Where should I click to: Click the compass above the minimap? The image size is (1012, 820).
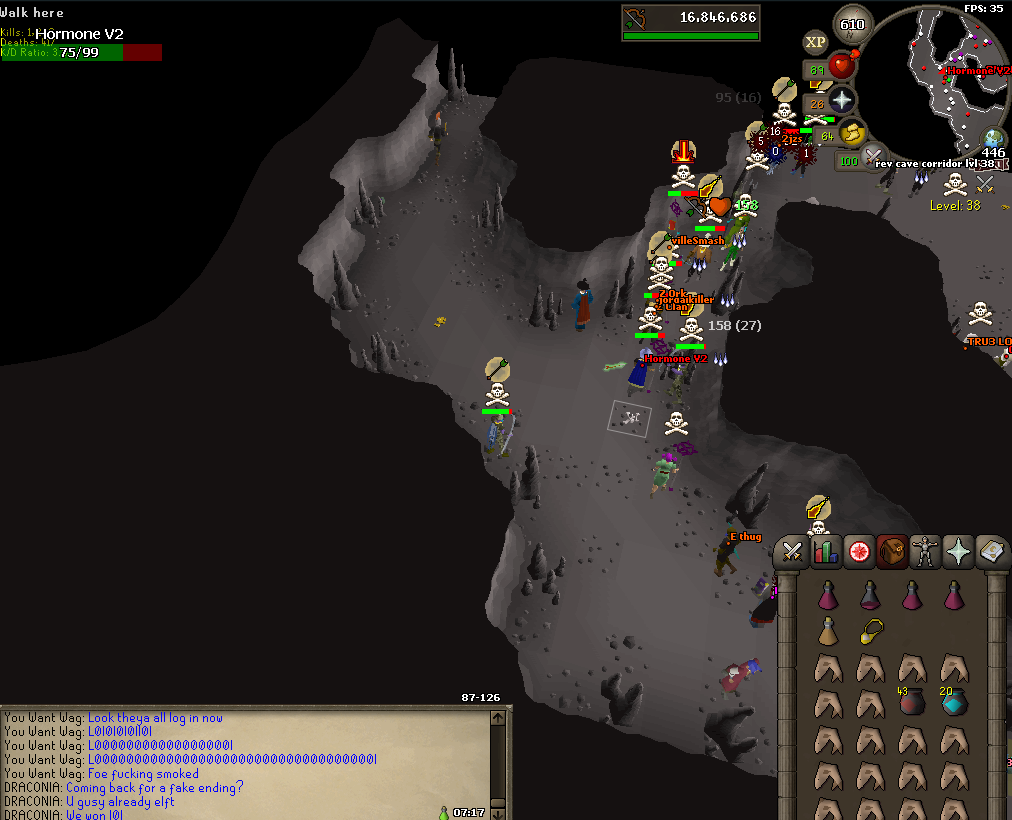point(852,26)
